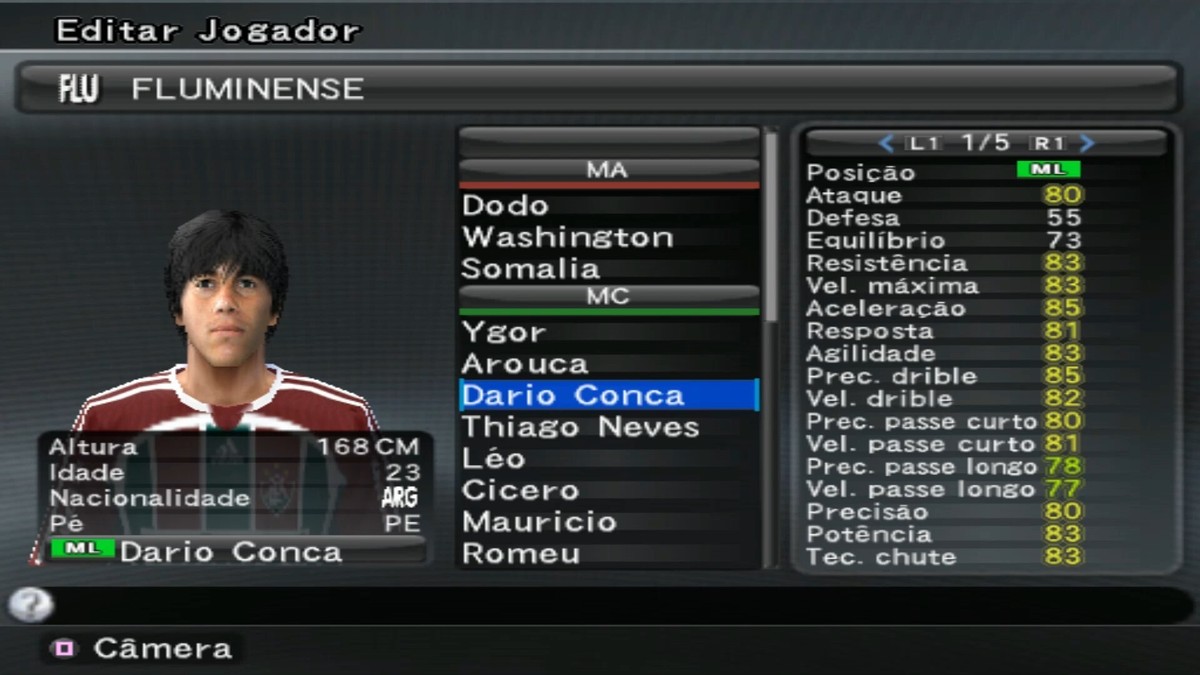Pick Thiago Neves in the list

click(x=580, y=427)
